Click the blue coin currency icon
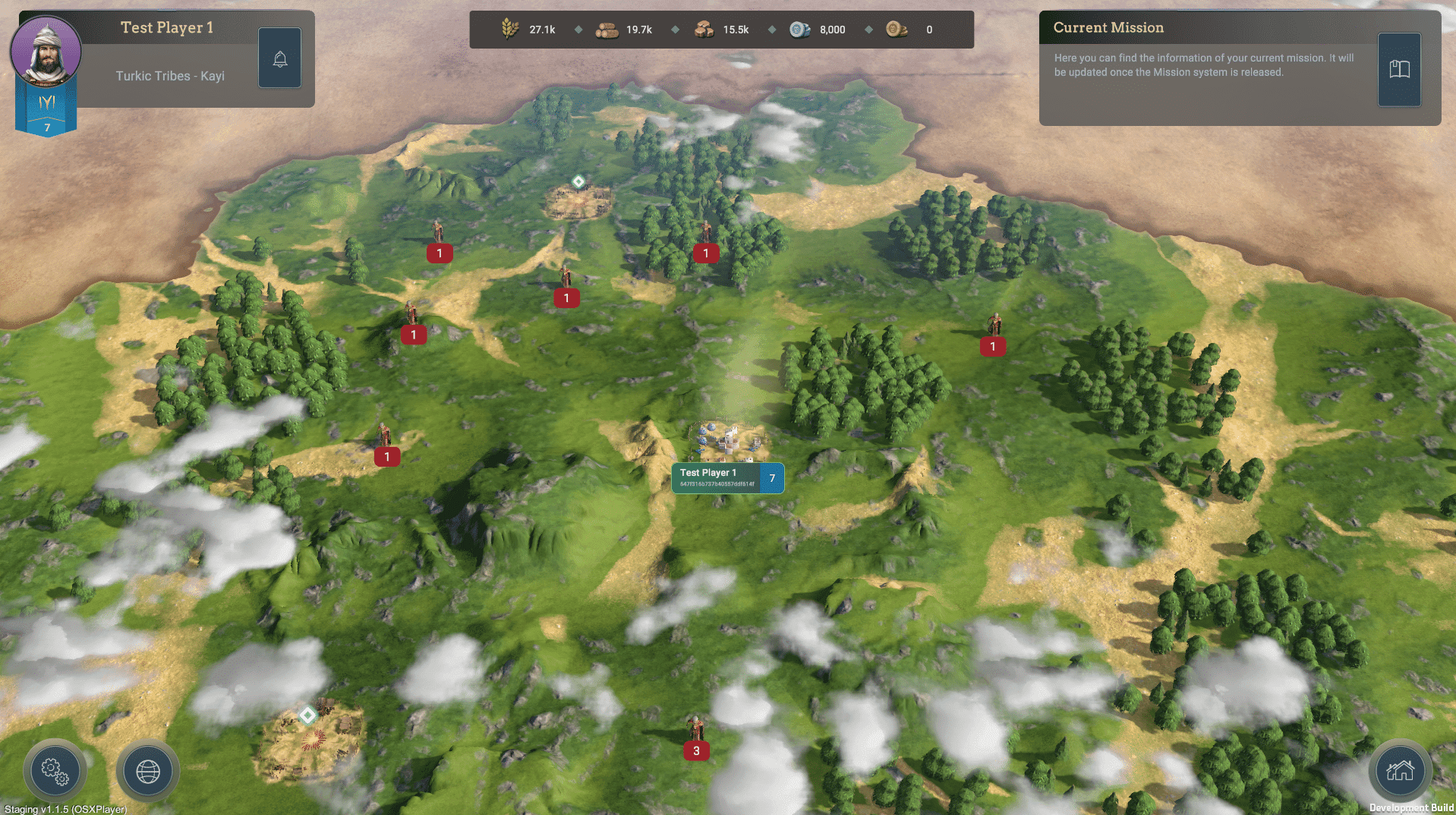 pos(798,29)
